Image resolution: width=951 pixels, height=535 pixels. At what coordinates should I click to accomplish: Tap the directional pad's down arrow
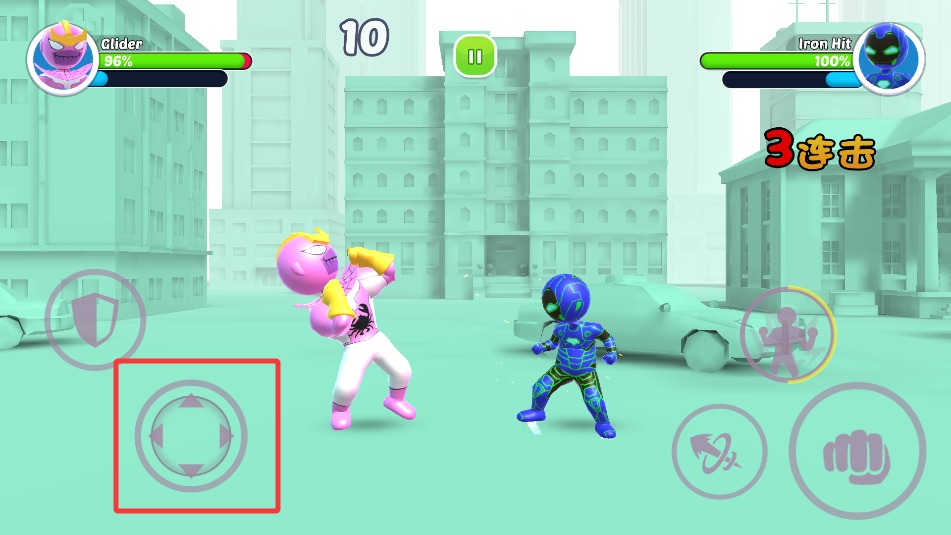point(191,469)
